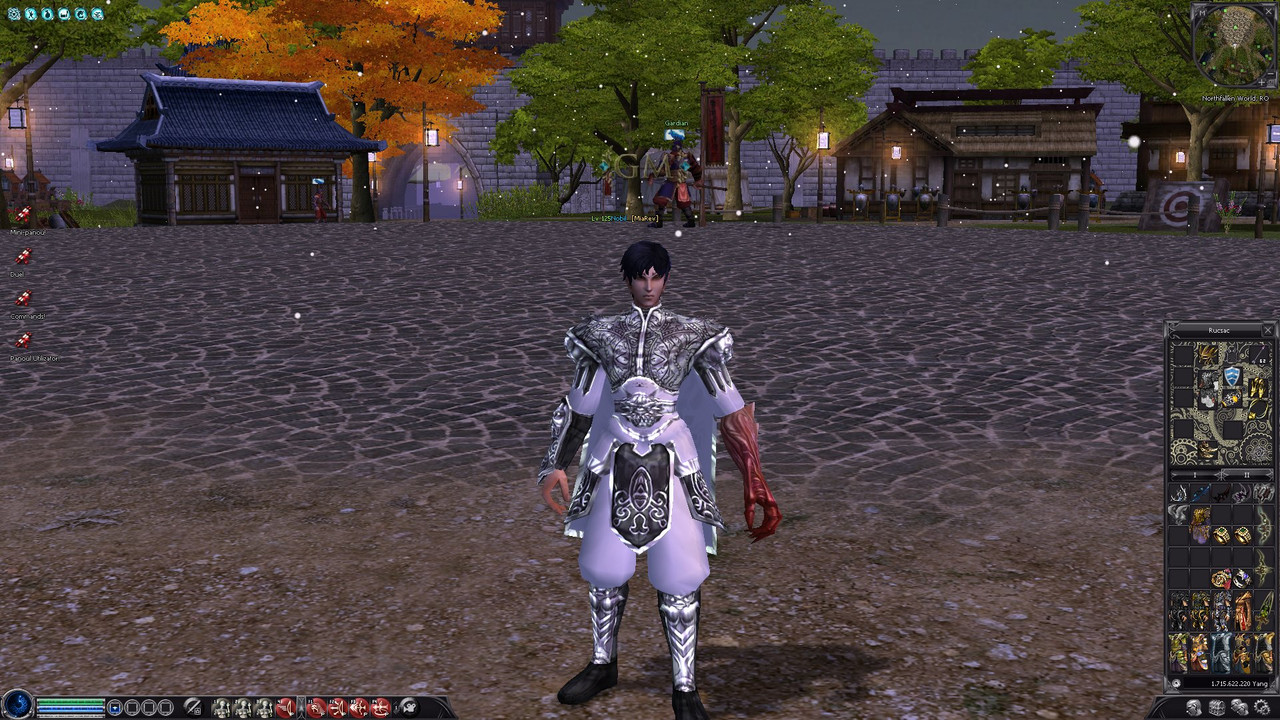Viewport: 1280px width, 720px height.
Task: Switch to inventory tab I
Action: [1195, 474]
